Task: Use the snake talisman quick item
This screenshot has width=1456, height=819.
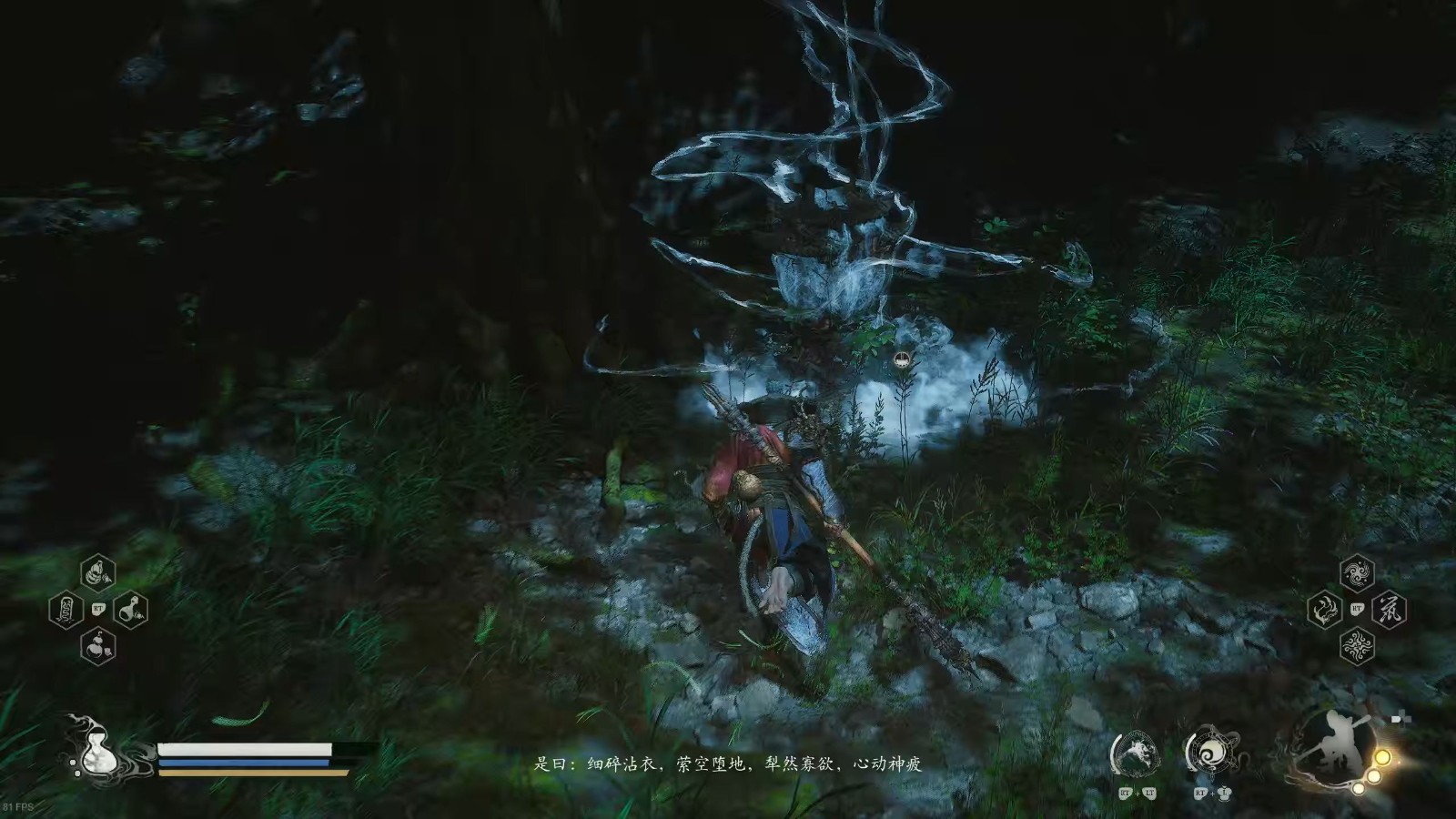Action: [66, 609]
